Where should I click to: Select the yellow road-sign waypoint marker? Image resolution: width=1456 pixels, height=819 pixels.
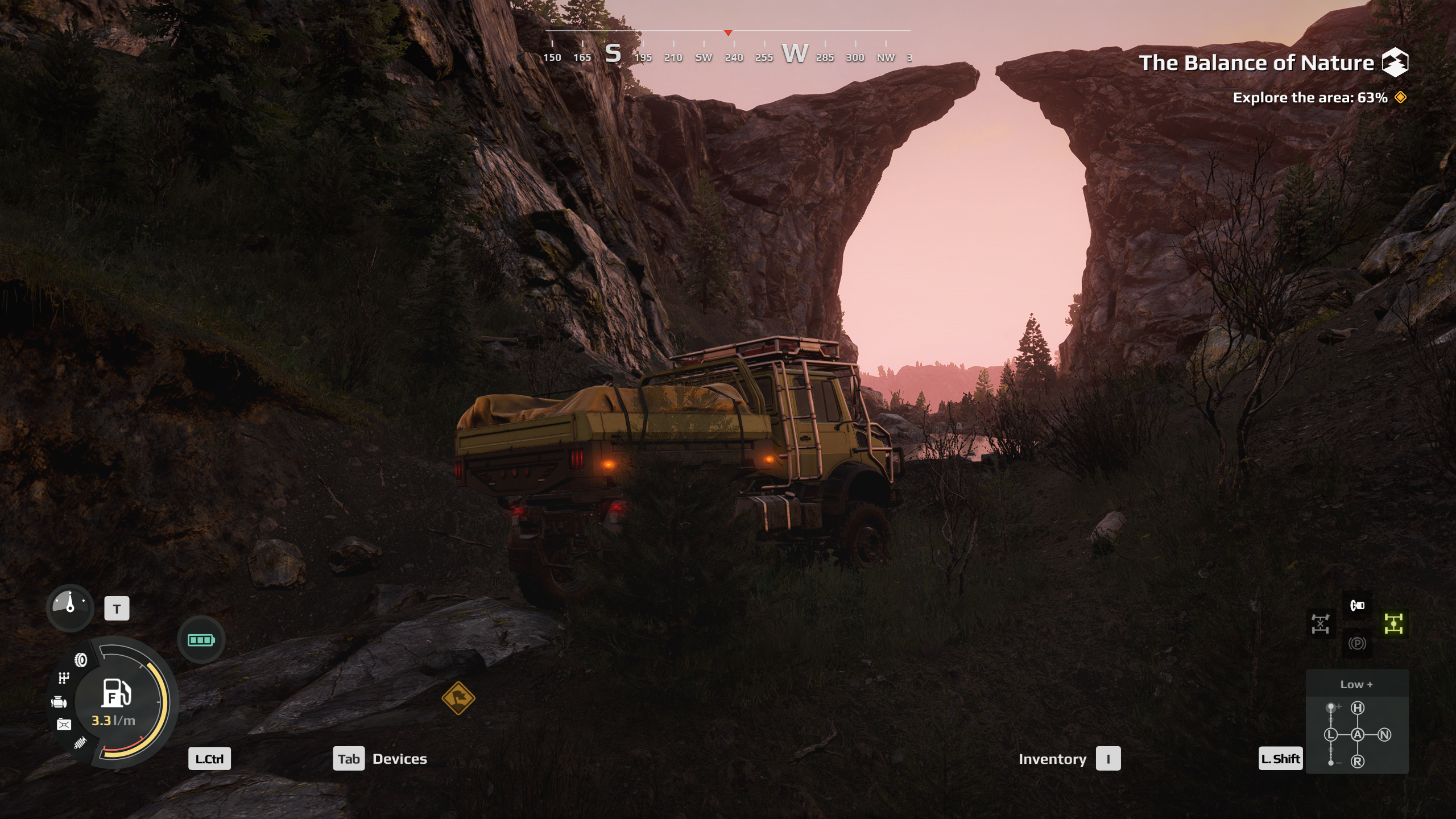458,698
